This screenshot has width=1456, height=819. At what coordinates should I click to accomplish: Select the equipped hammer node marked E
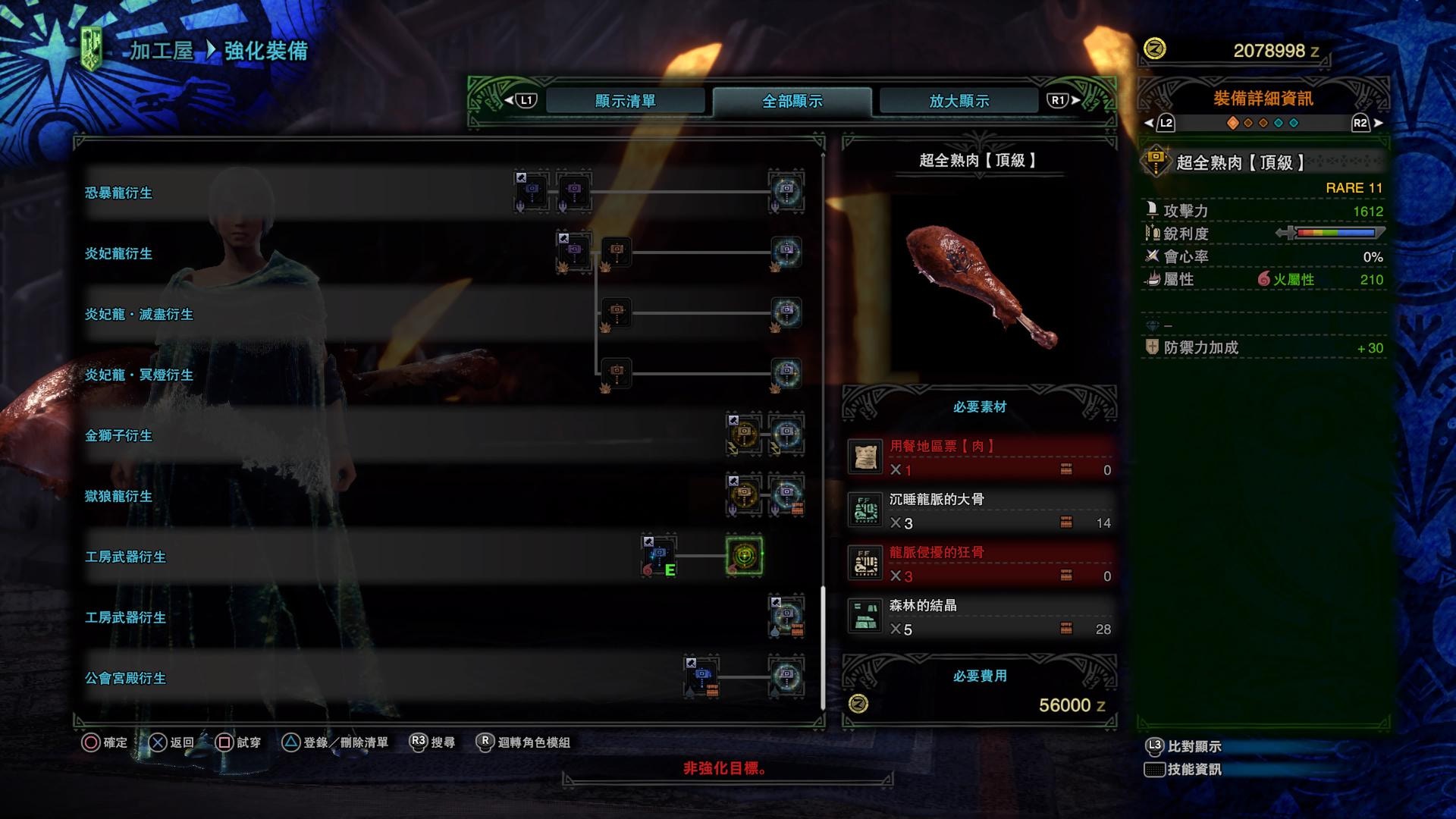(658, 556)
